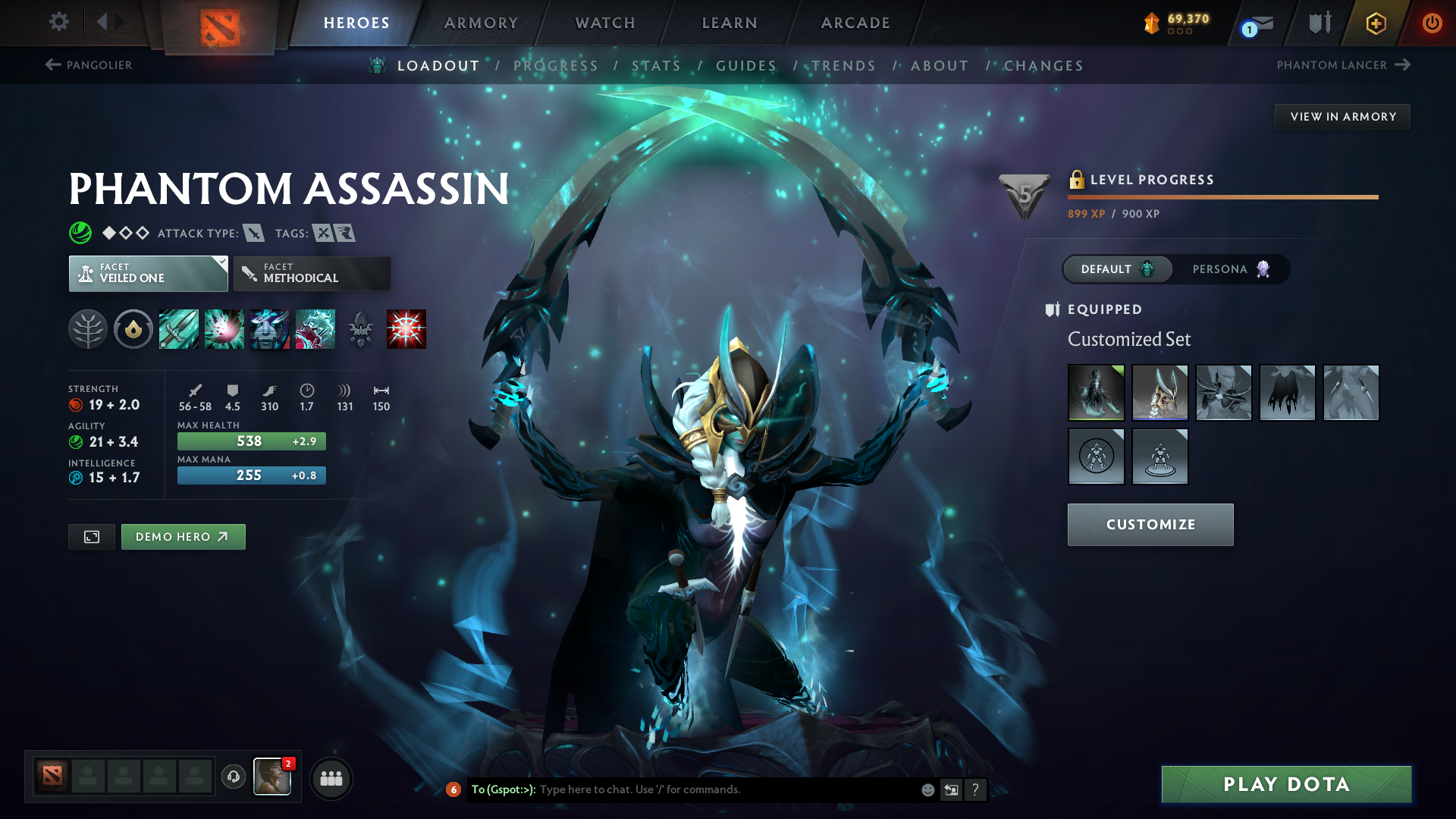Switch to the STATS tab
This screenshot has height=819, width=1456.
click(657, 65)
